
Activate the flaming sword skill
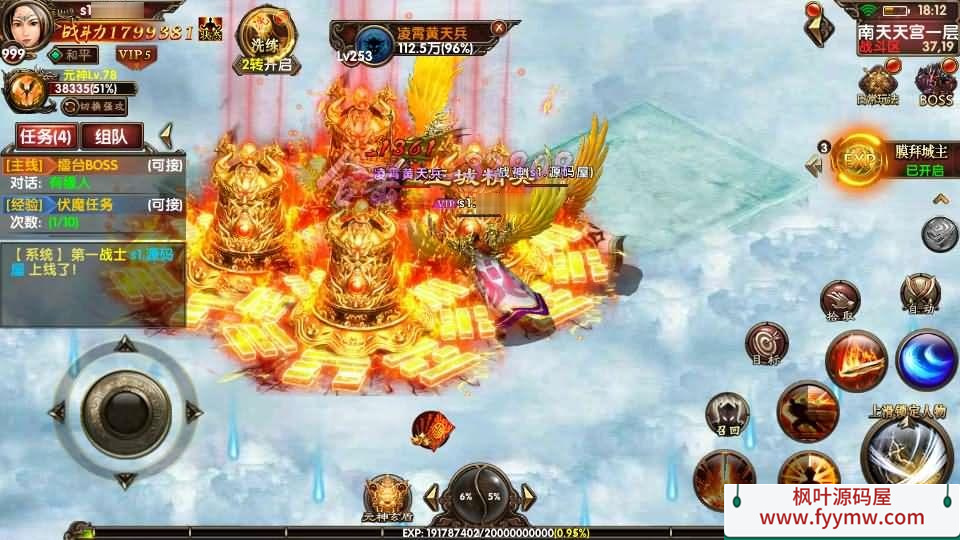pos(856,362)
